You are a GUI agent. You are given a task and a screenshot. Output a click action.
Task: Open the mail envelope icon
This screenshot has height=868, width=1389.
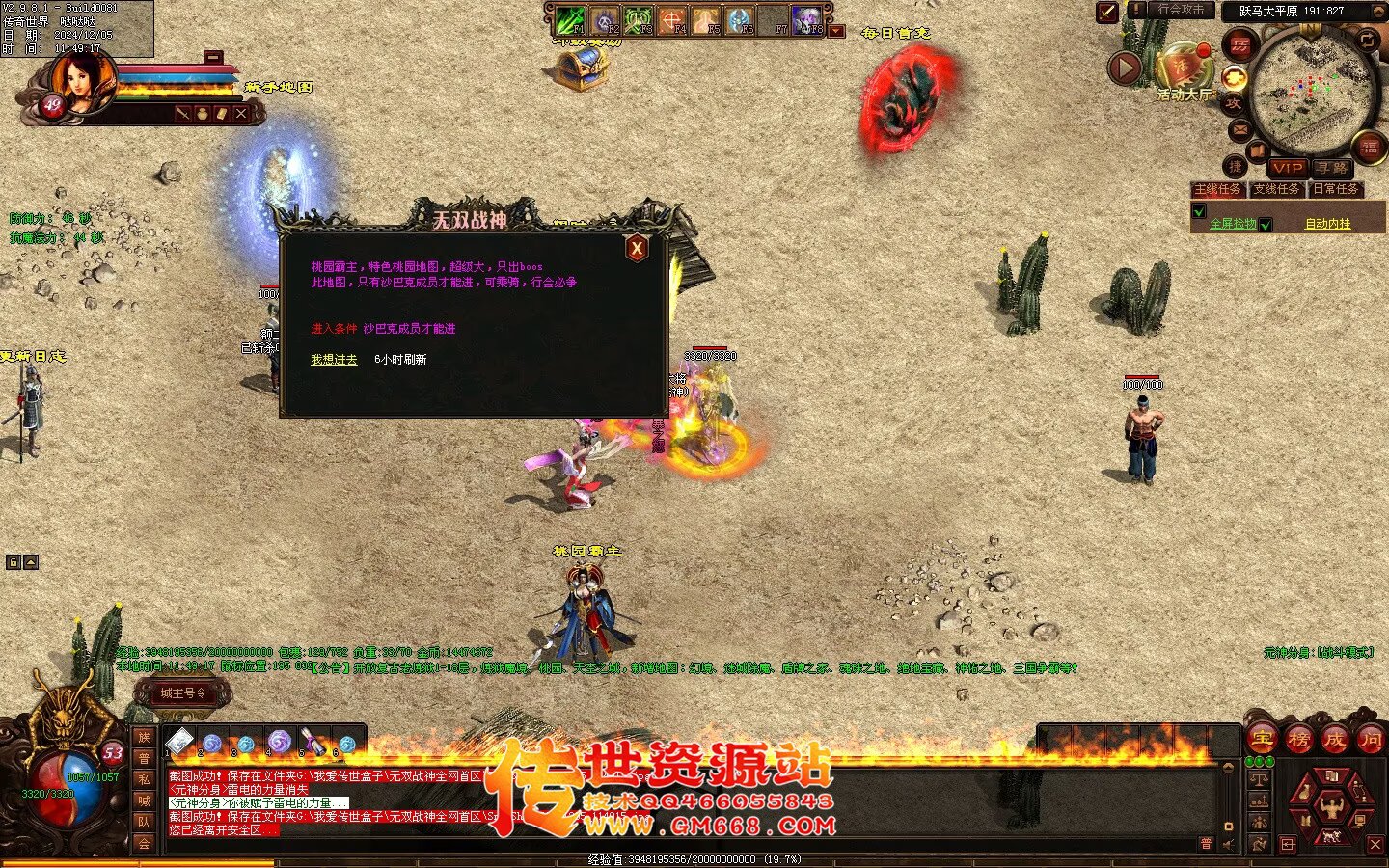point(1239,129)
